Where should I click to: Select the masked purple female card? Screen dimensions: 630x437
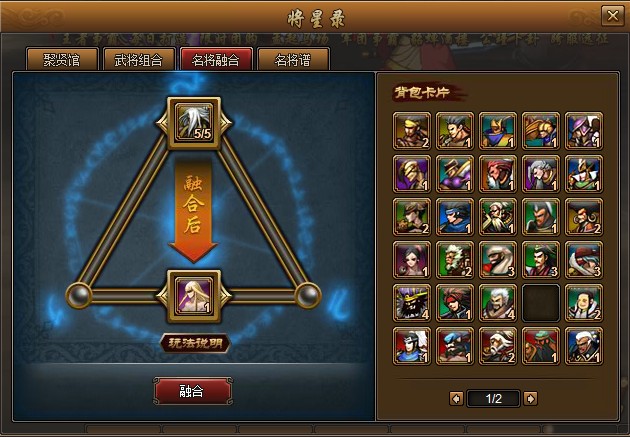(411, 172)
